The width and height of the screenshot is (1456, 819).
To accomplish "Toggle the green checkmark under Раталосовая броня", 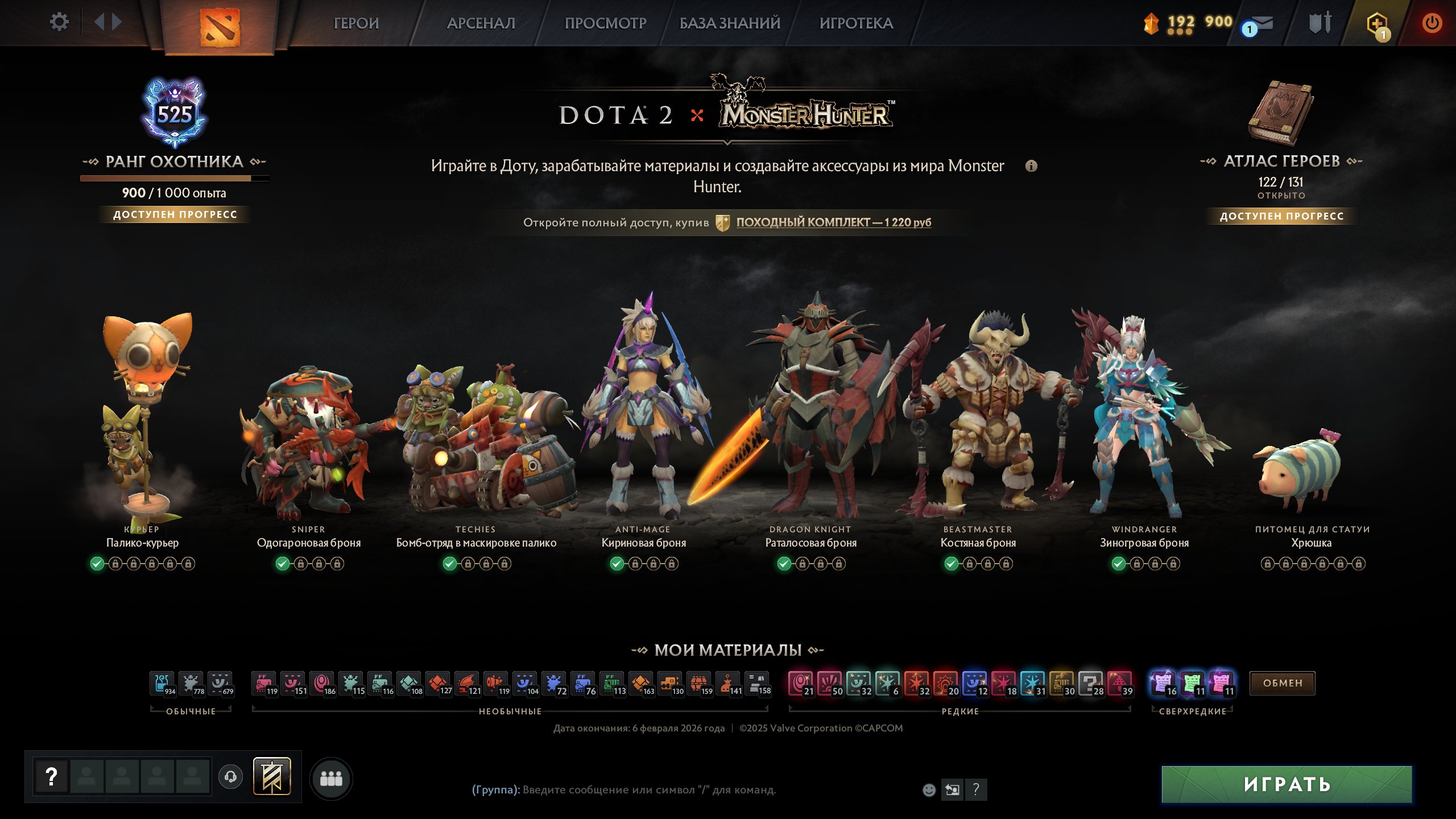I will (783, 564).
